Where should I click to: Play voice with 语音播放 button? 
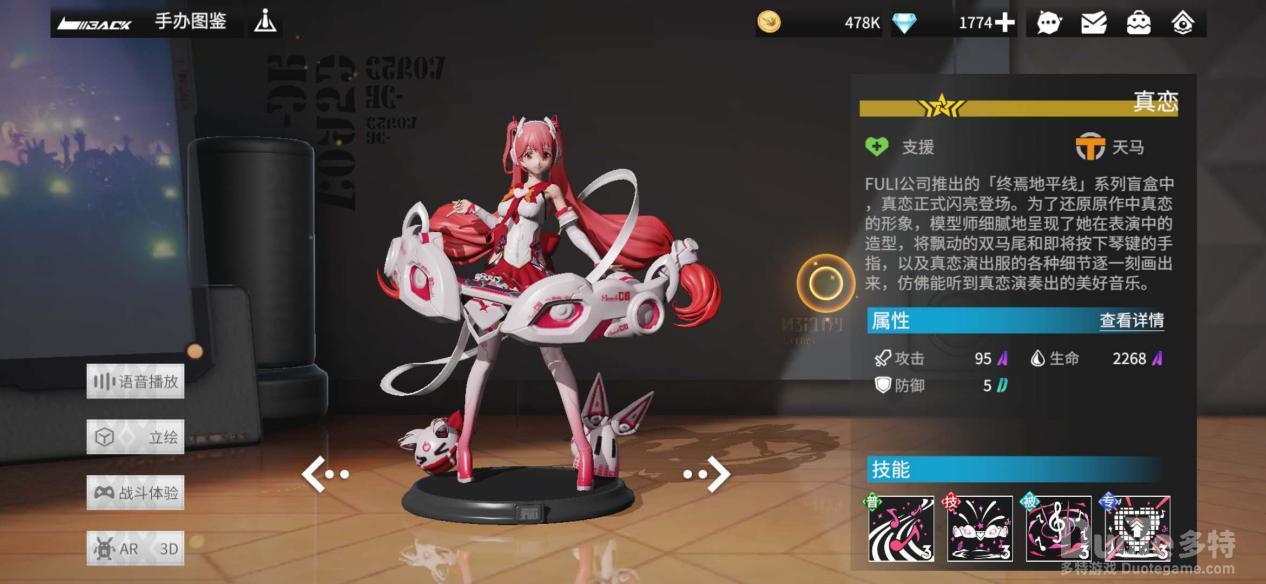pyautogui.click(x=135, y=381)
